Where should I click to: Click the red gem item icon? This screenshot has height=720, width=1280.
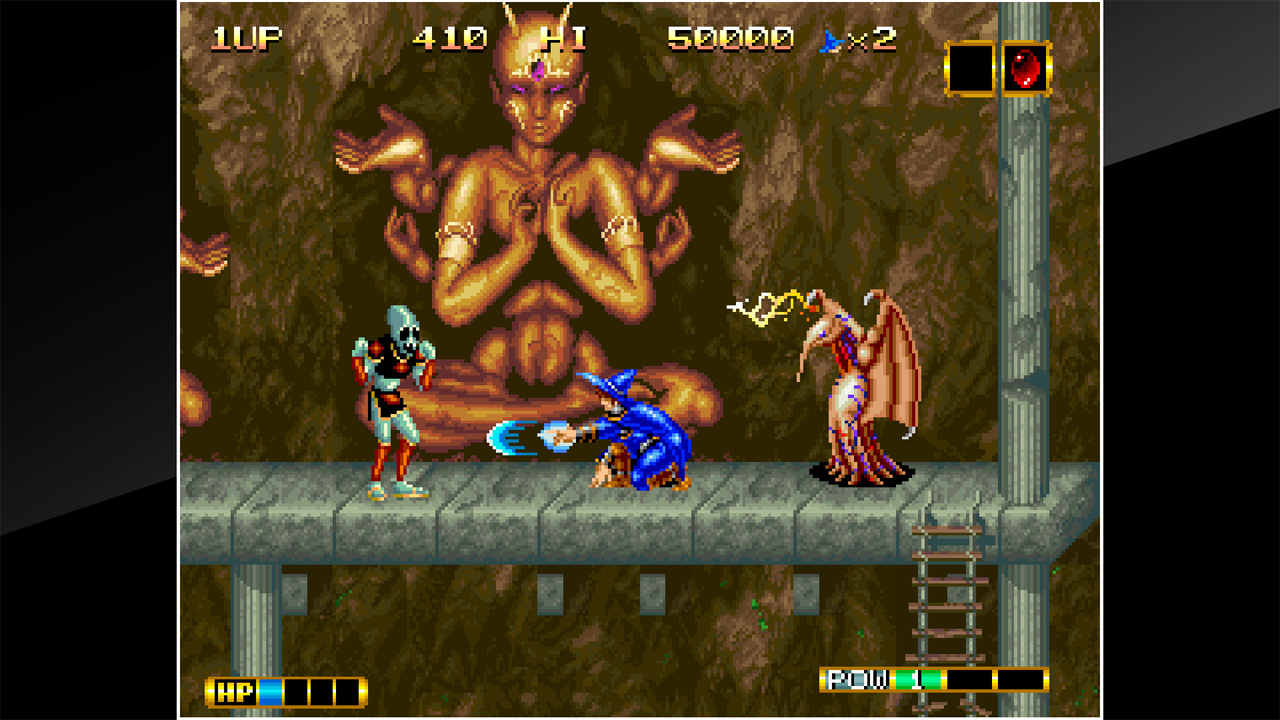click(x=1027, y=68)
